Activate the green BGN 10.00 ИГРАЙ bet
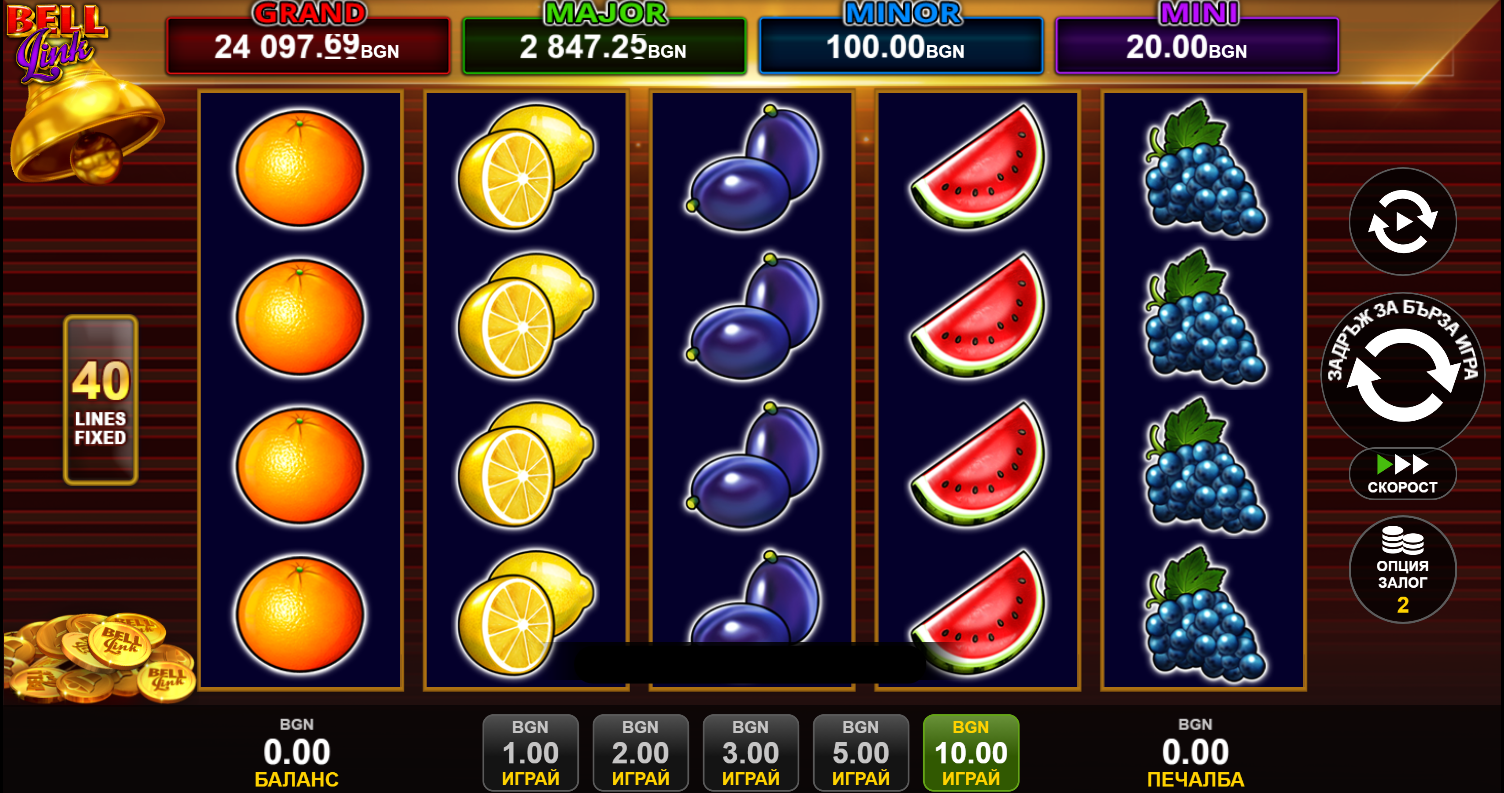The width and height of the screenshot is (1504, 793). pos(970,752)
